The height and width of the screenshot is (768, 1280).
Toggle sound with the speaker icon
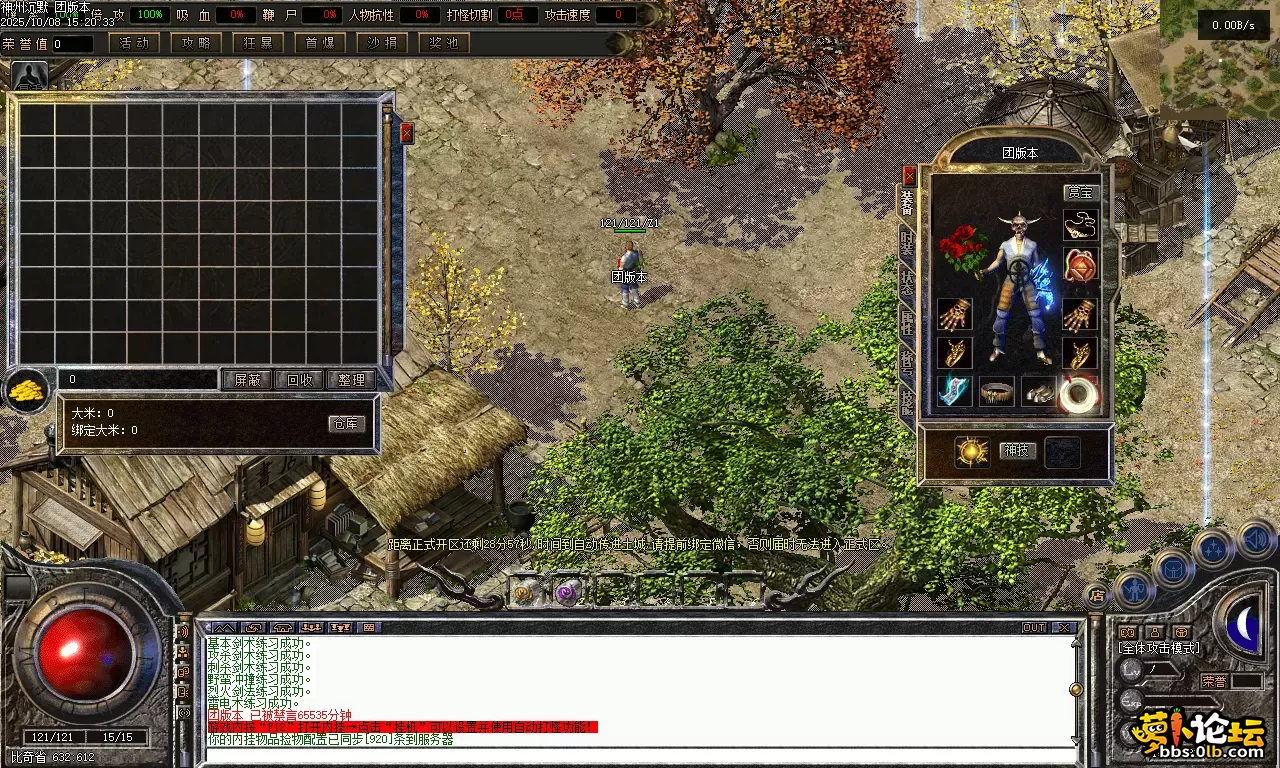pyautogui.click(x=1258, y=540)
